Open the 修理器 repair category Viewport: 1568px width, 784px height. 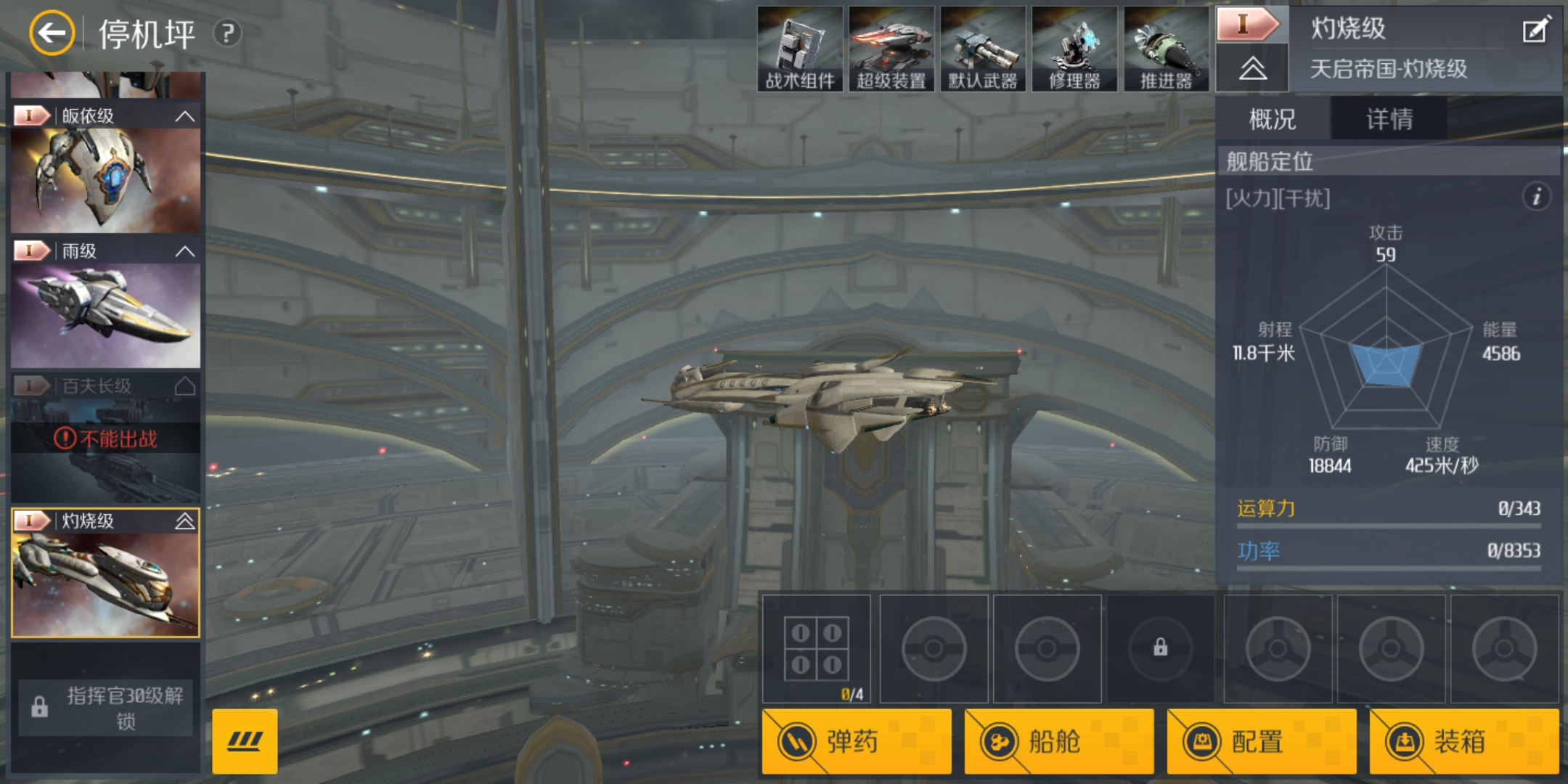[1074, 49]
